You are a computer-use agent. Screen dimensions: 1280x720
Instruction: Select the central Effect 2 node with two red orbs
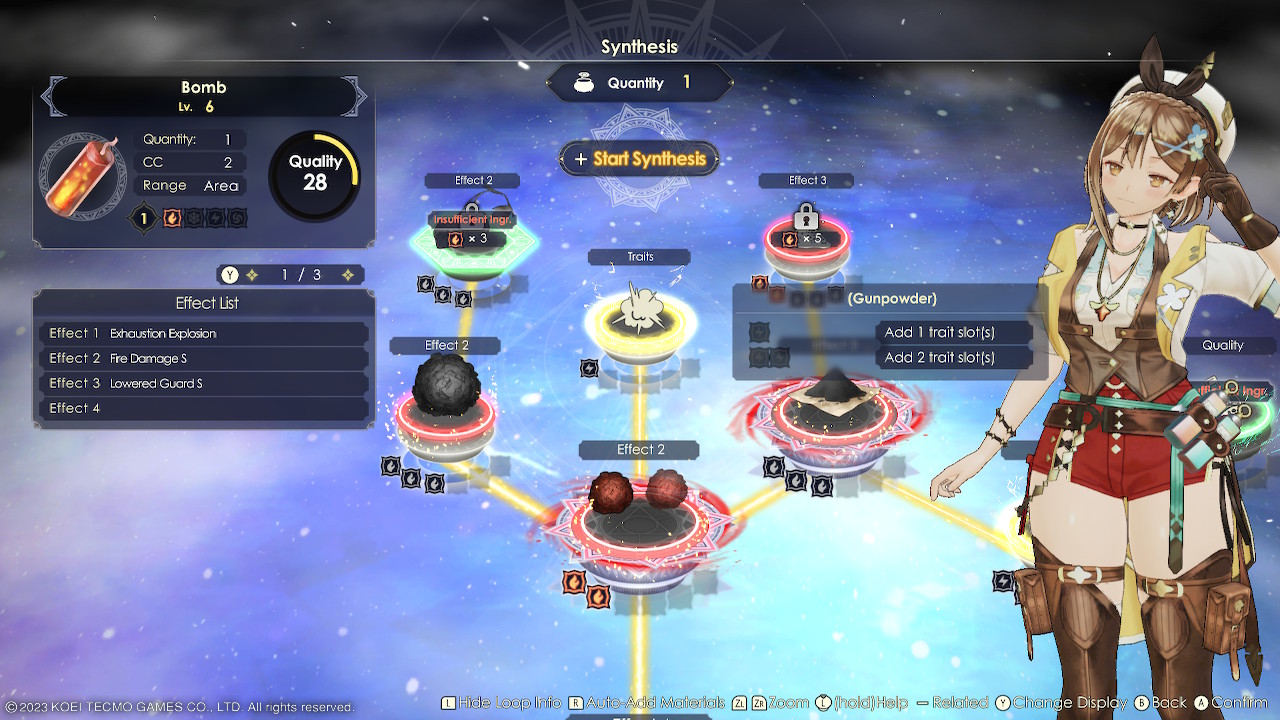639,512
